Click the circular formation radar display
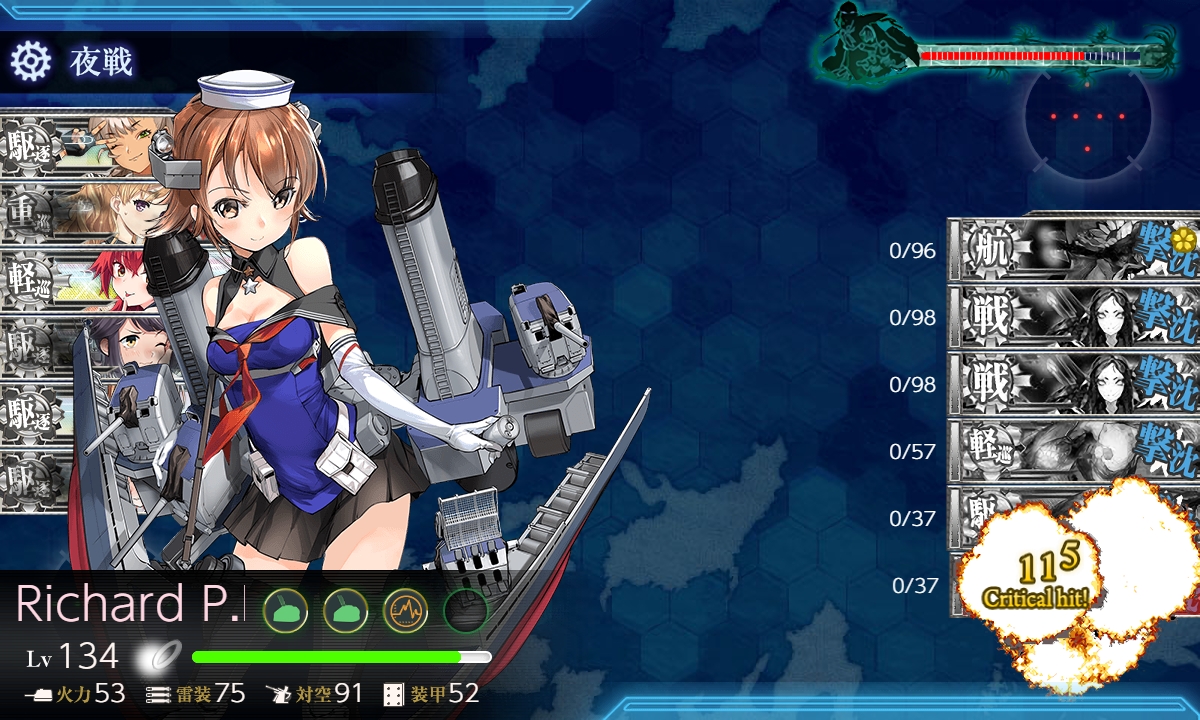Image resolution: width=1200 pixels, height=720 pixels. pyautogui.click(x=1087, y=118)
